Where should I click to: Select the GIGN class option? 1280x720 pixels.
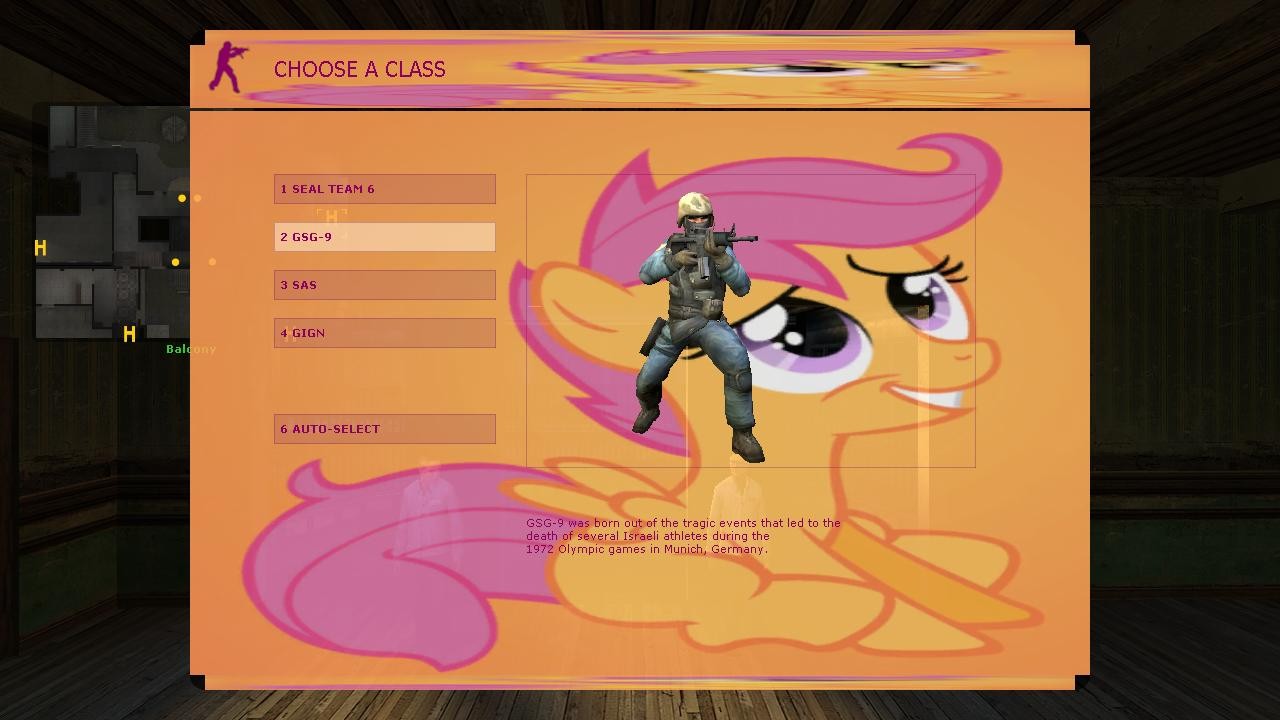point(384,333)
